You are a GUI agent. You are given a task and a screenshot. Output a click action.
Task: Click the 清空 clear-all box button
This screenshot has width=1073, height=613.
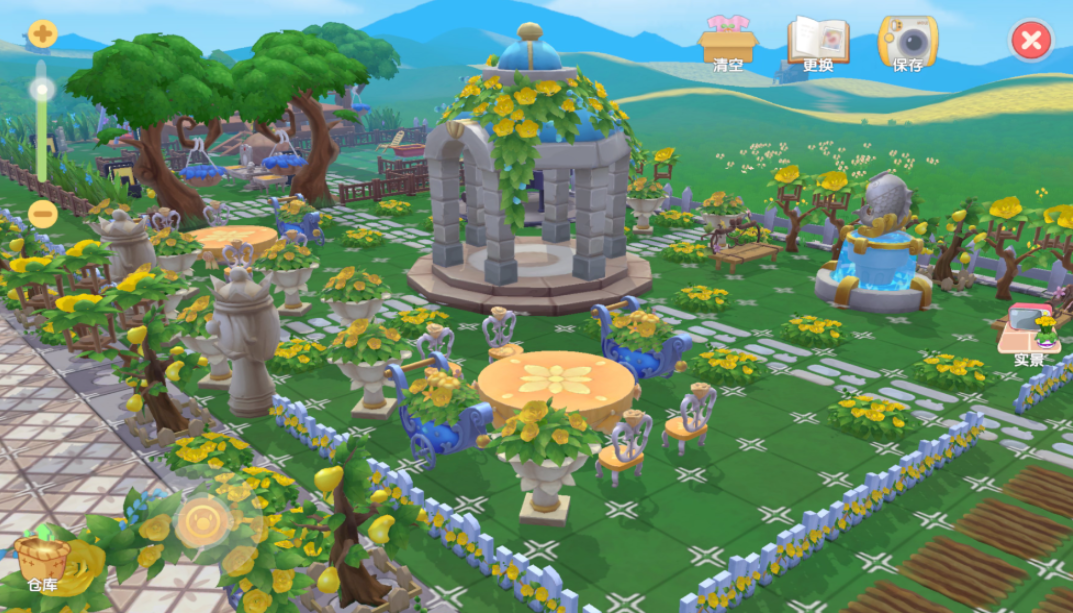[x=728, y=43]
